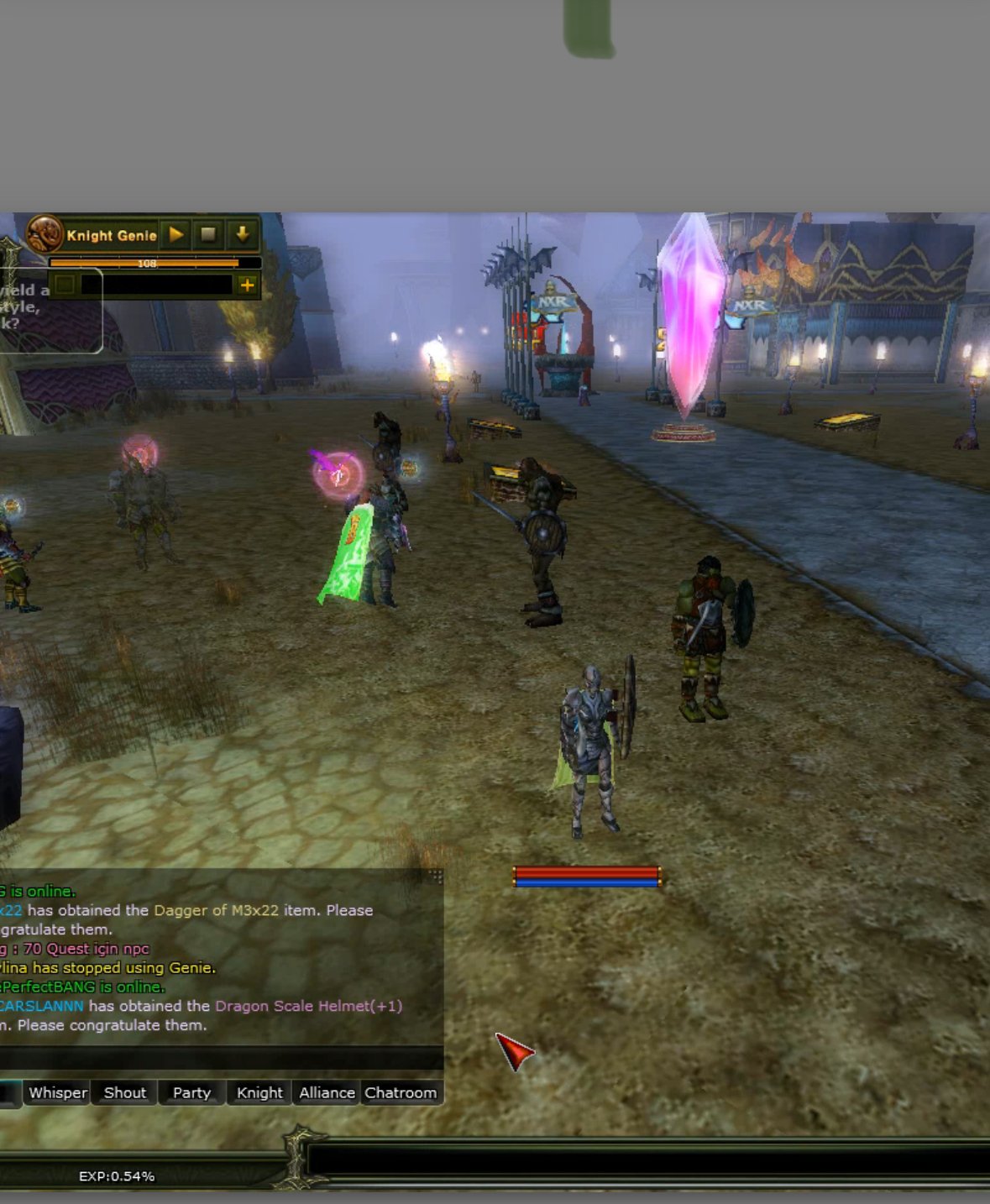990x1204 pixels.
Task: Open the Alliance chat channel
Action: [327, 1092]
